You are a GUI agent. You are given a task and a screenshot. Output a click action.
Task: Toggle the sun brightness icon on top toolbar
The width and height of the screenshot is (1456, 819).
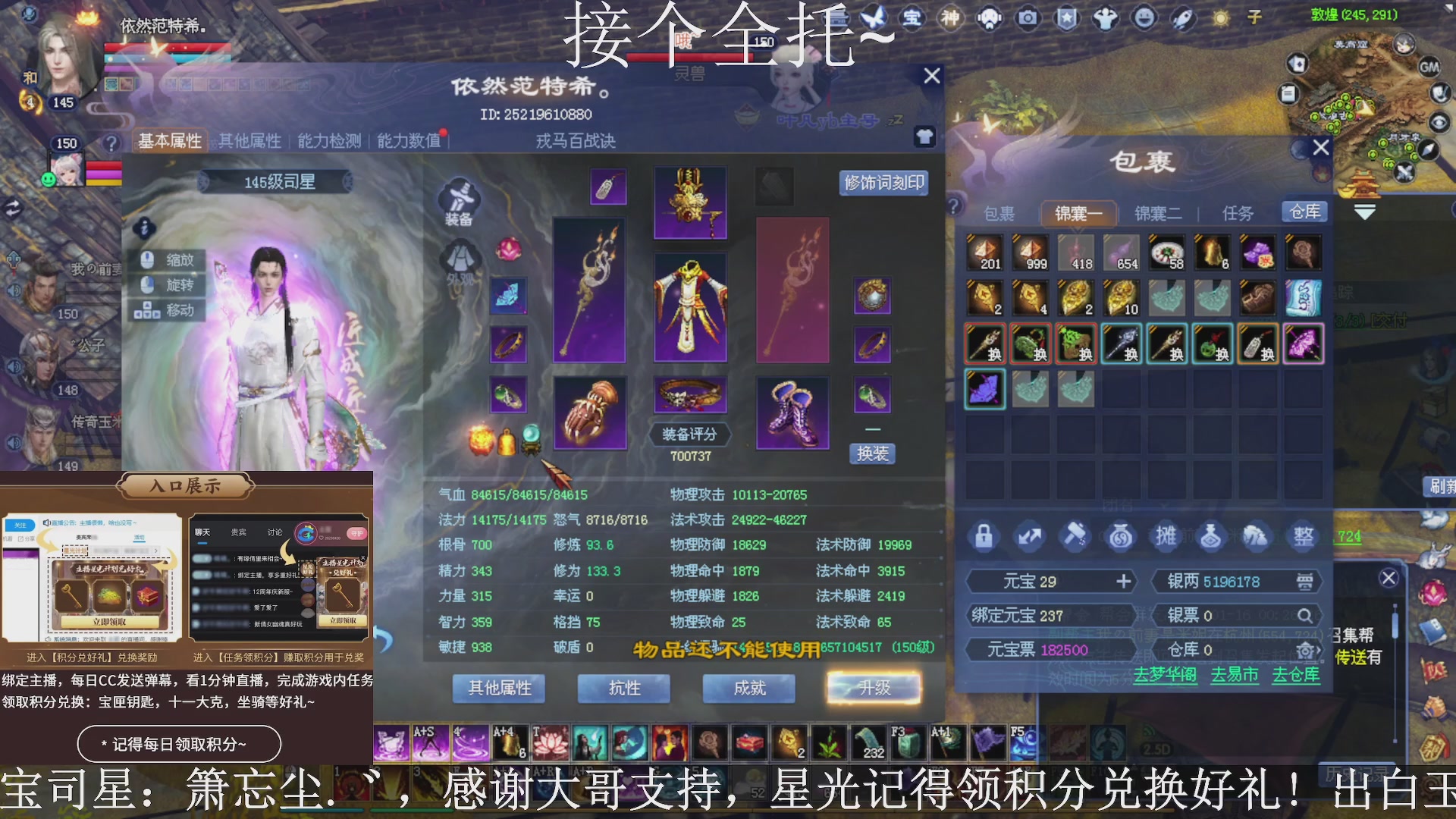[1221, 19]
